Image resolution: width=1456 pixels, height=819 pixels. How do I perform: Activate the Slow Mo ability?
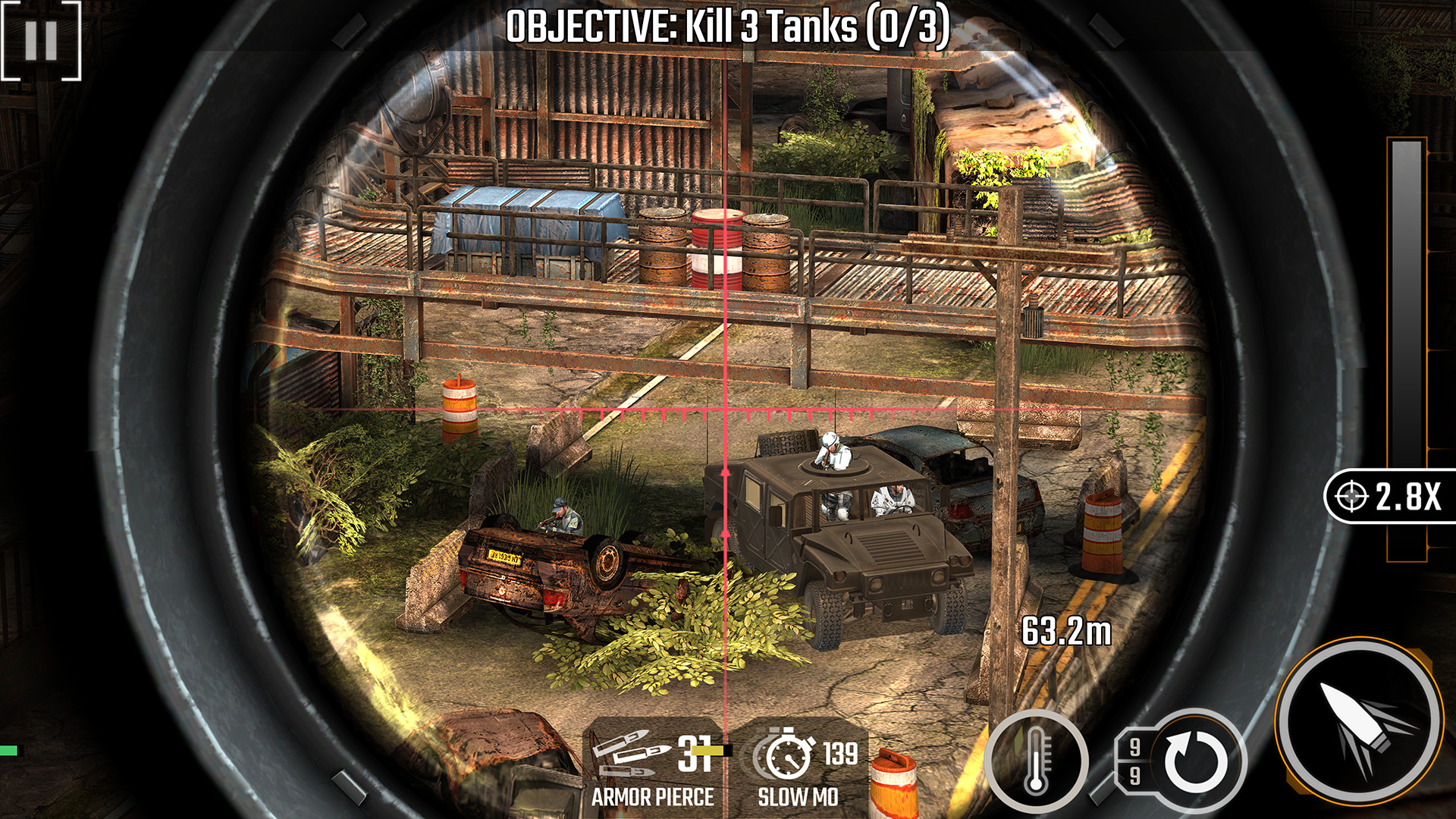point(800,768)
